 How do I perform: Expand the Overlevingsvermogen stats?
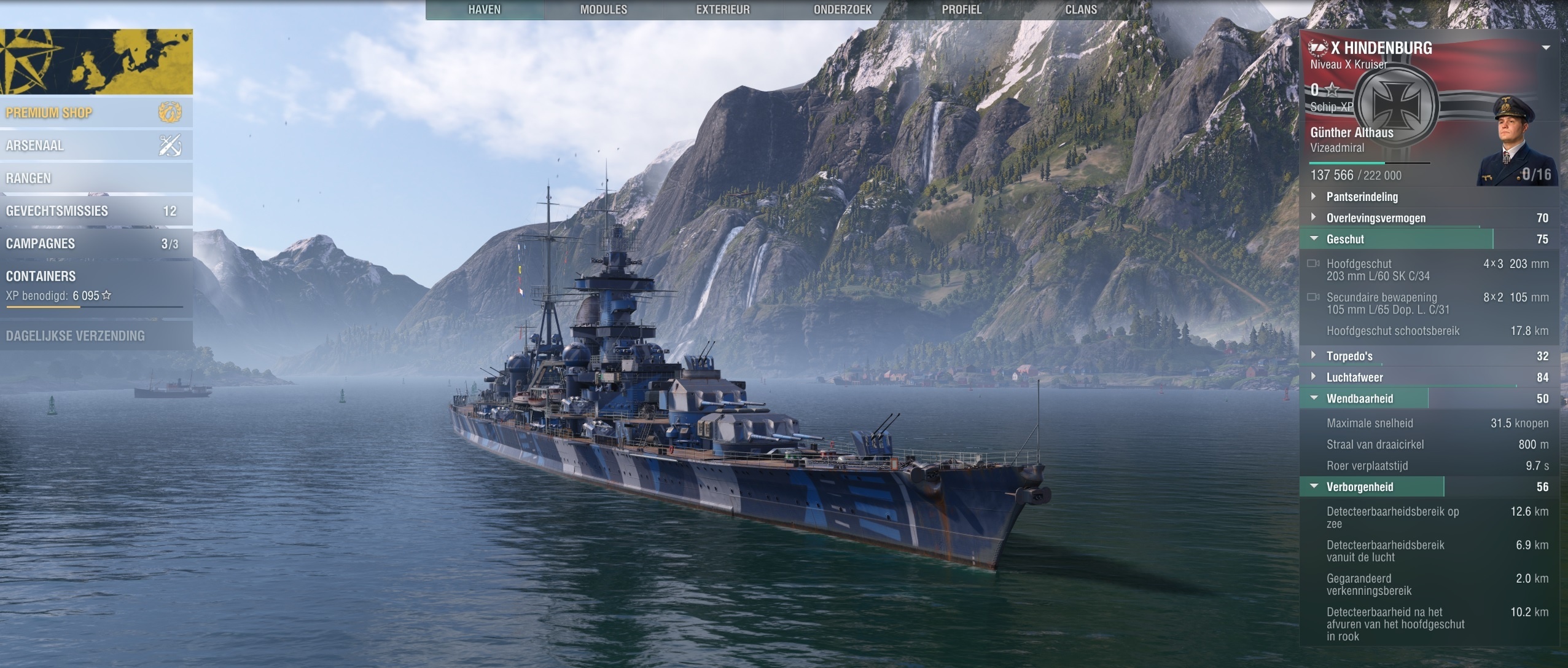point(1375,218)
